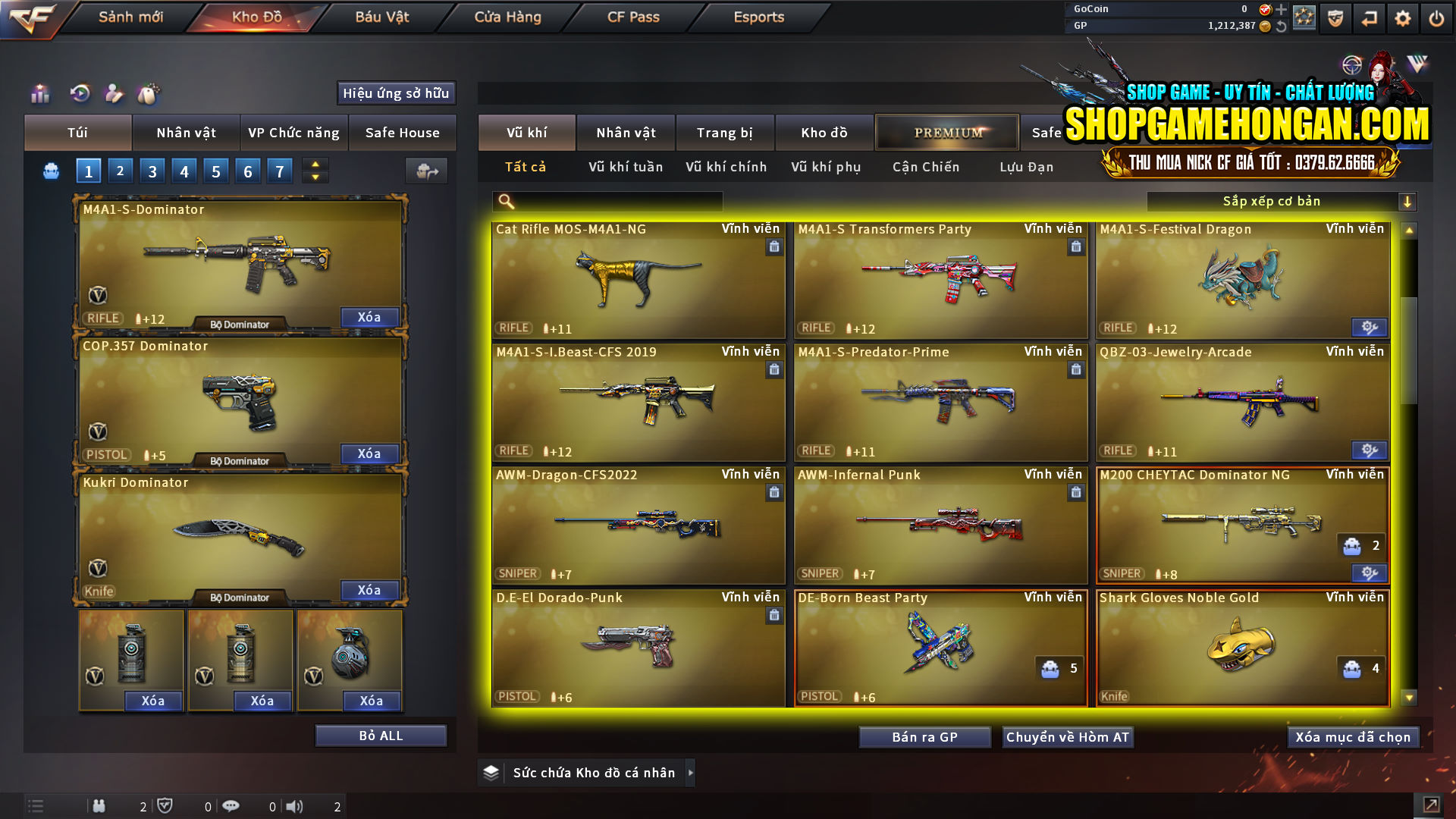Click the Bán ra GP button
1456x819 pixels.
[x=924, y=736]
